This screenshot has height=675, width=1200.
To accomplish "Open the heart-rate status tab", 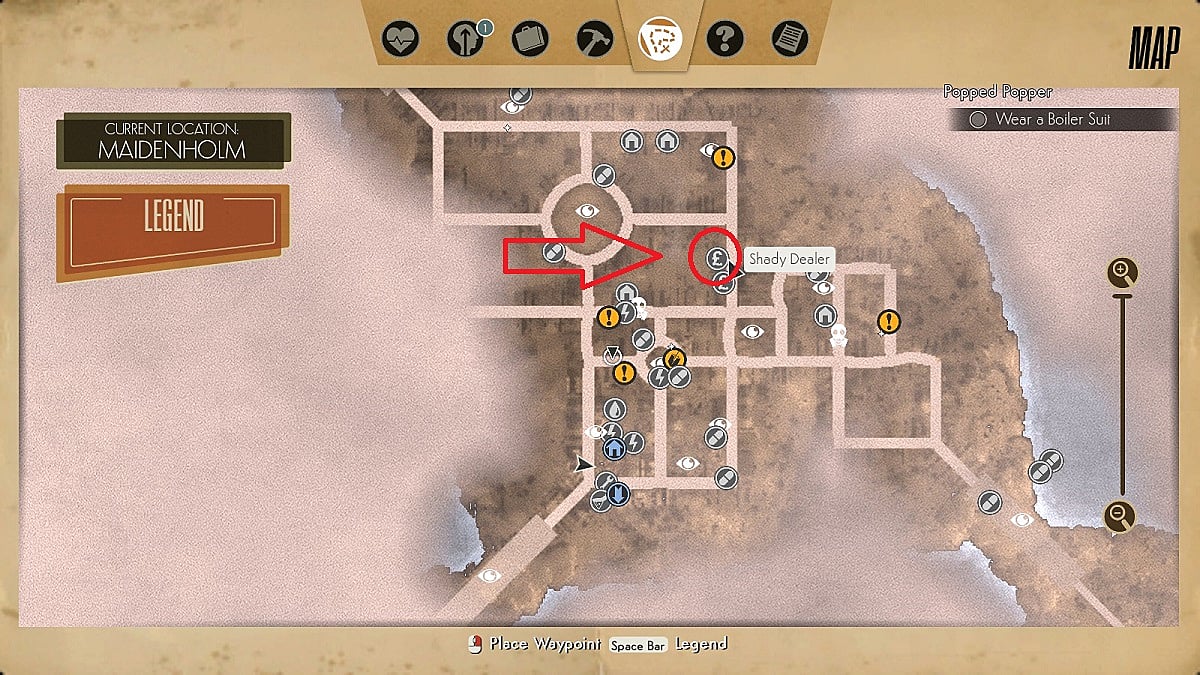I will [401, 40].
